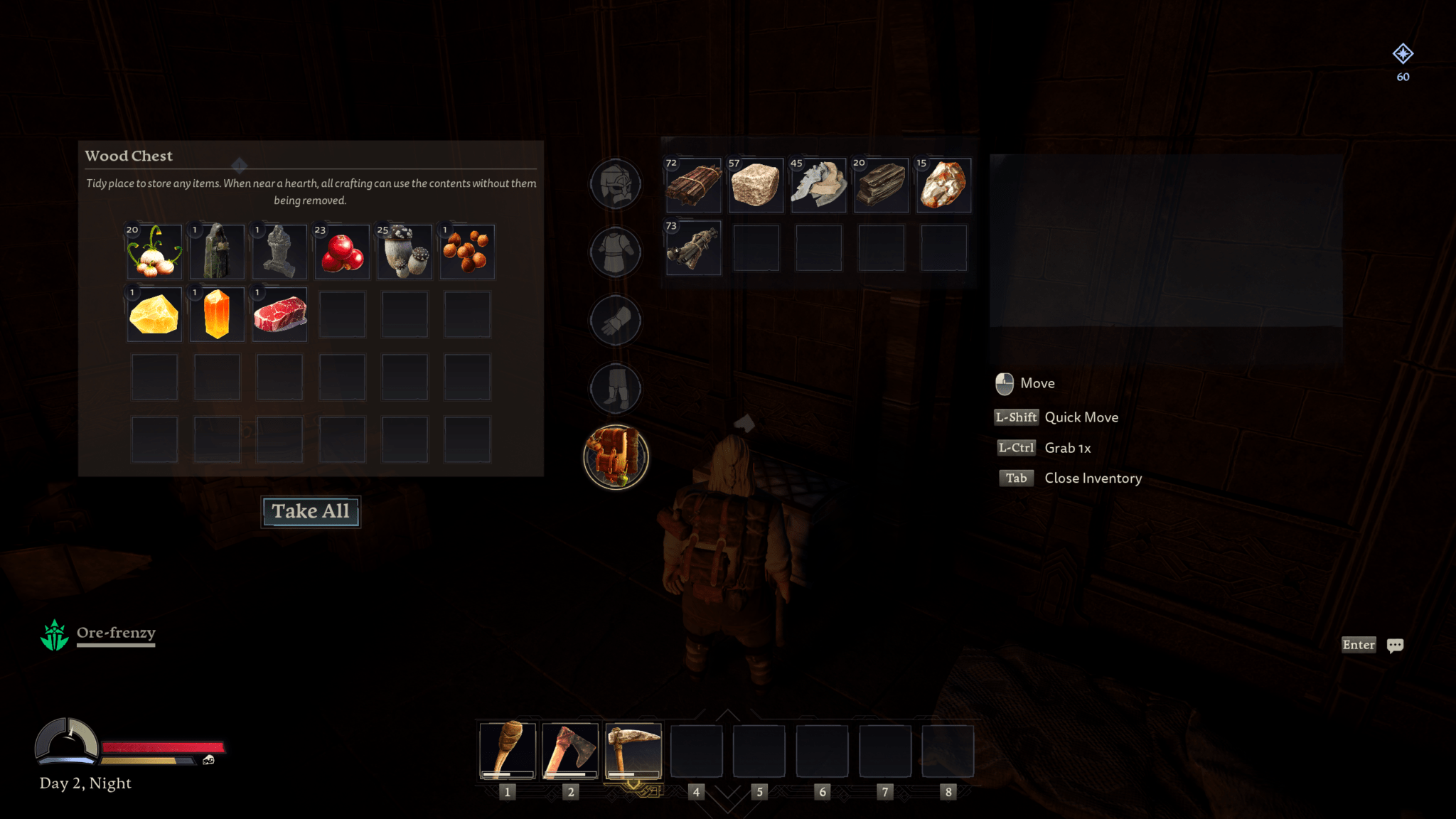
Task: Open the chat speech bubble icon
Action: 1395,645
